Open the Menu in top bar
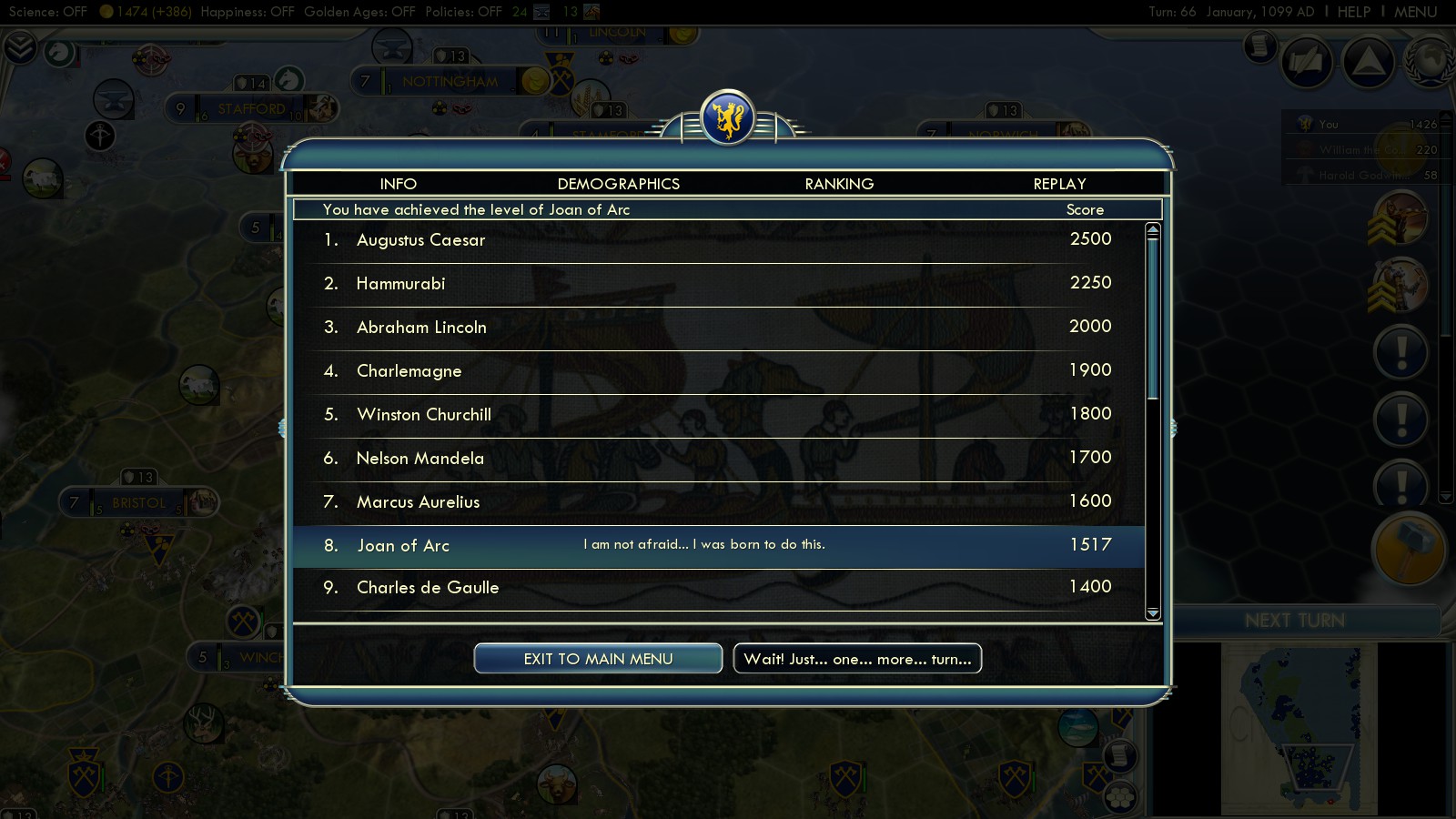This screenshot has width=1456, height=819. pyautogui.click(x=1415, y=12)
